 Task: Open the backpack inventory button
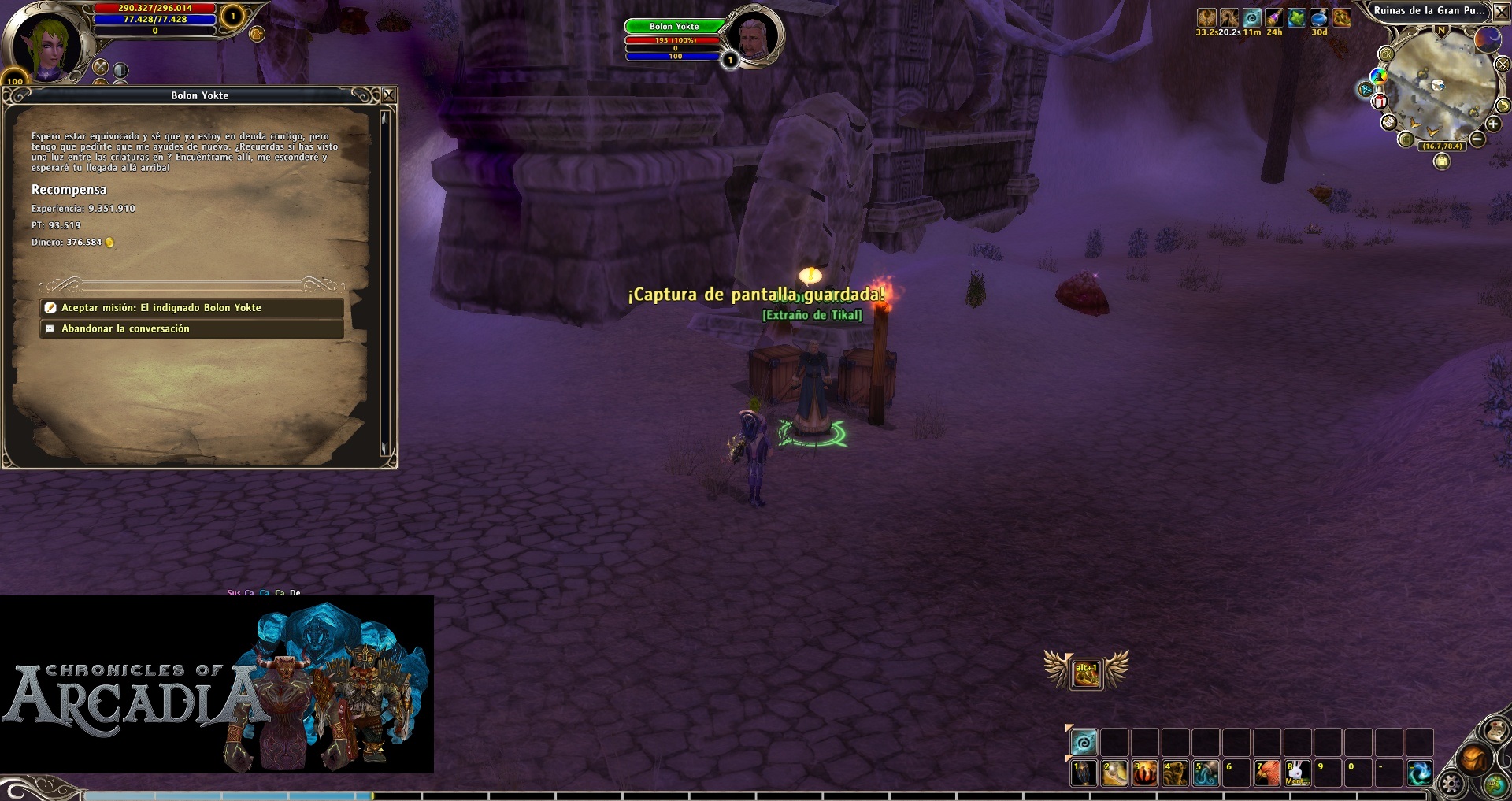tap(1473, 759)
